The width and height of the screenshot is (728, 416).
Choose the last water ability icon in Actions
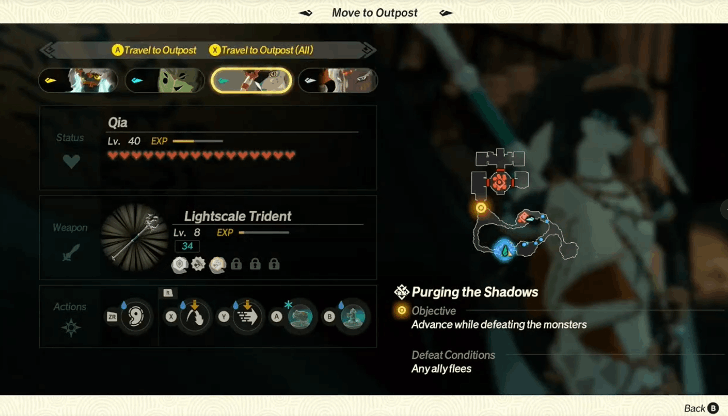tap(351, 316)
